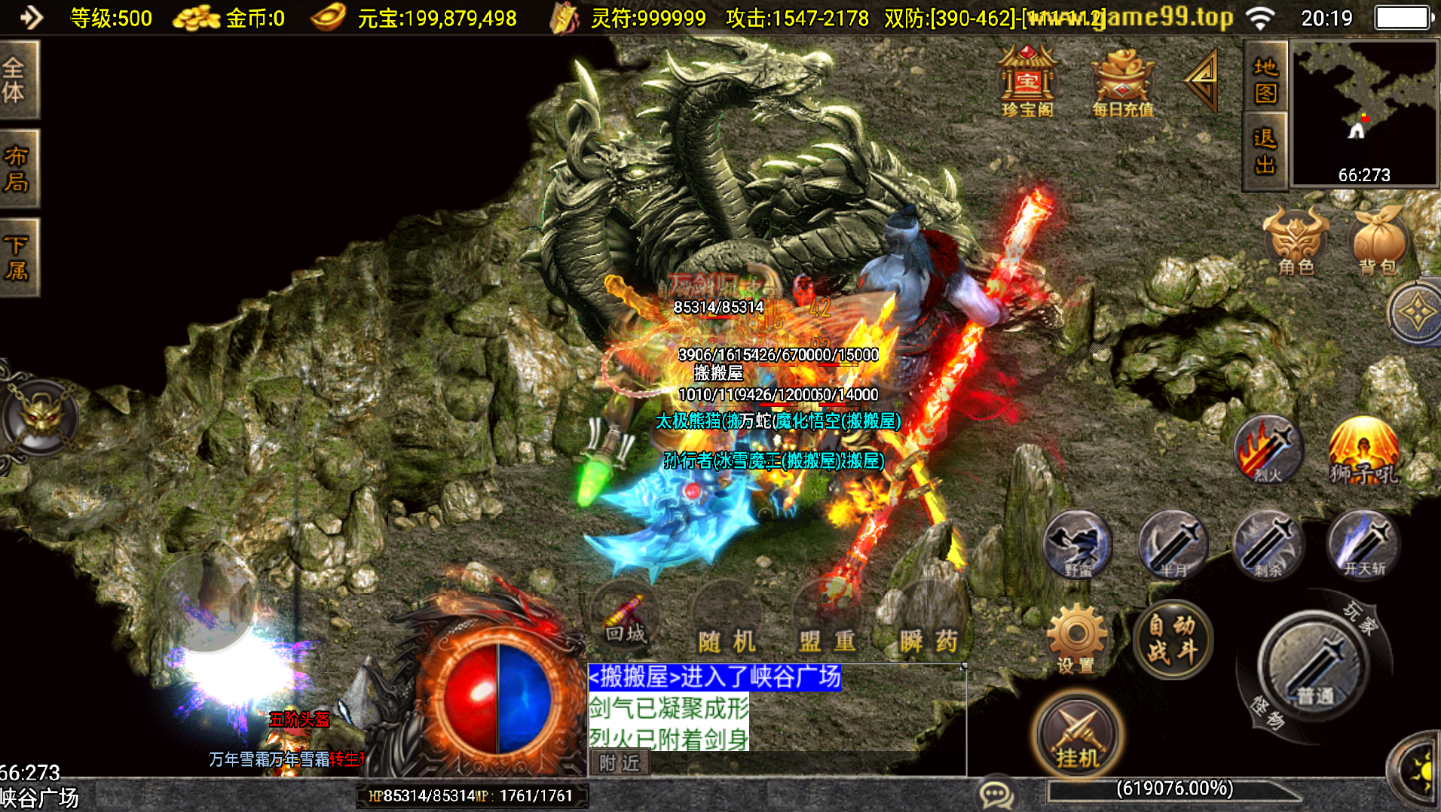Open the 每日充值 daily recharge menu

[1122, 80]
